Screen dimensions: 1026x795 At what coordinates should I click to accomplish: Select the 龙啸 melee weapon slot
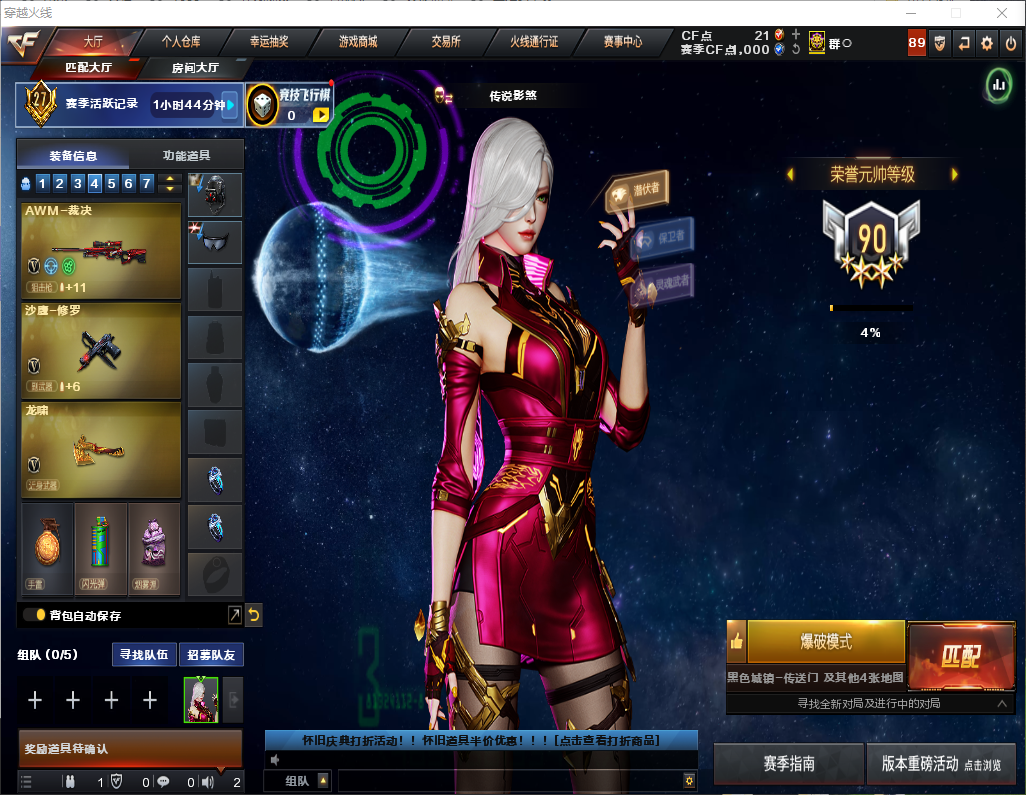tap(100, 449)
